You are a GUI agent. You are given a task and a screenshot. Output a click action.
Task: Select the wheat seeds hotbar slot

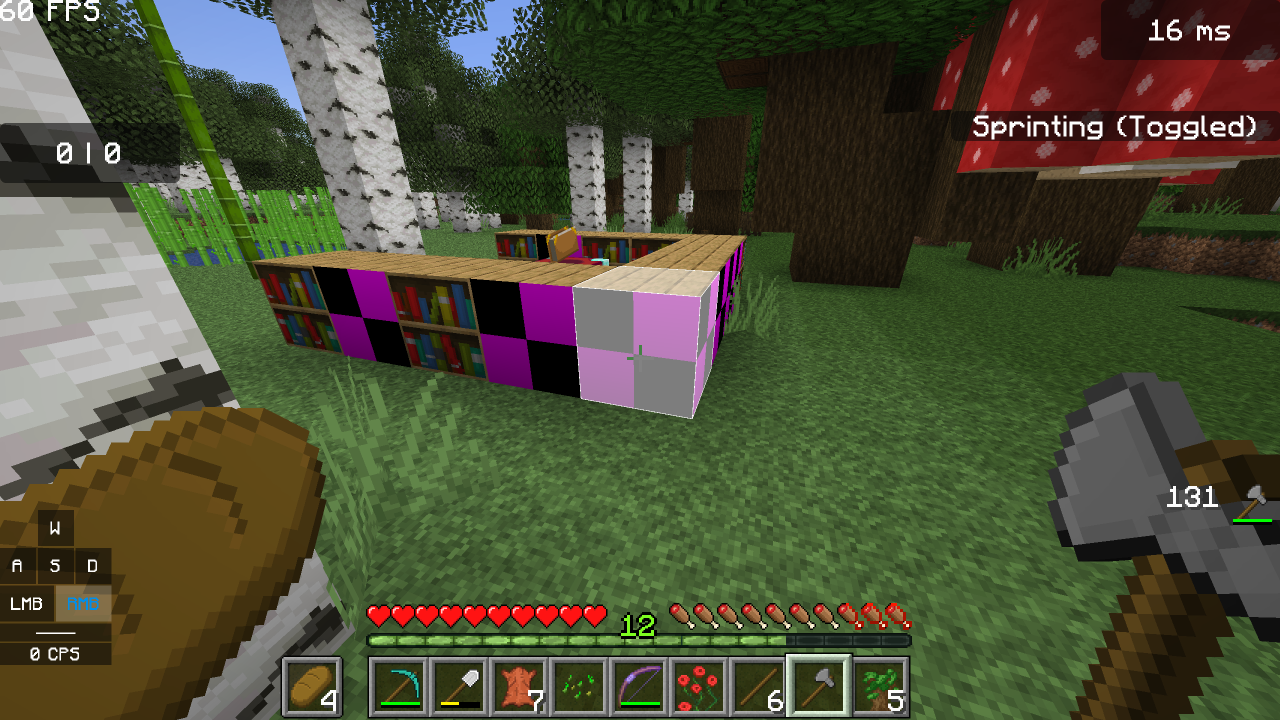[578, 686]
